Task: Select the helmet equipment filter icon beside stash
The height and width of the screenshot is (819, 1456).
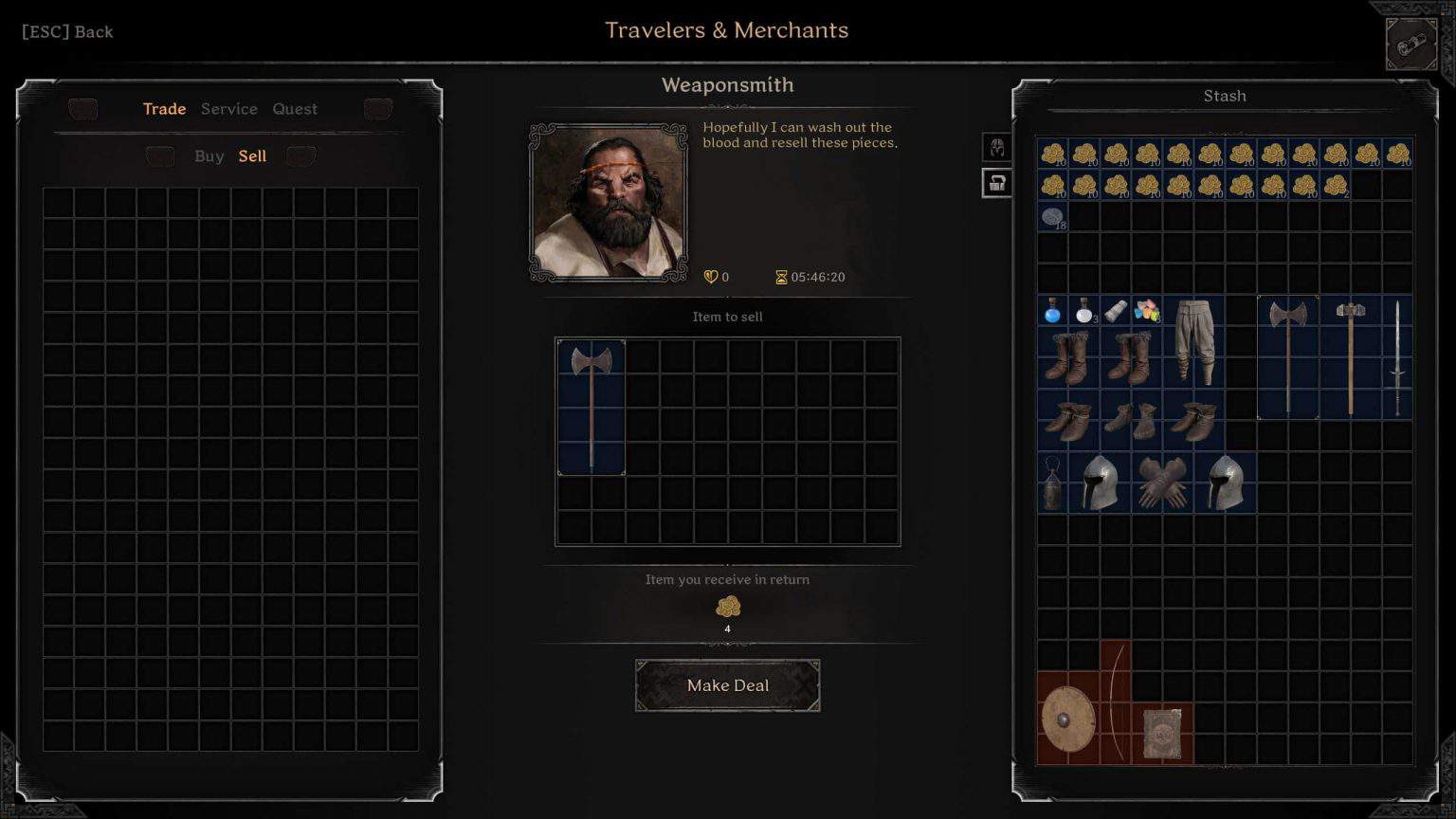Action: pyautogui.click(x=996, y=145)
